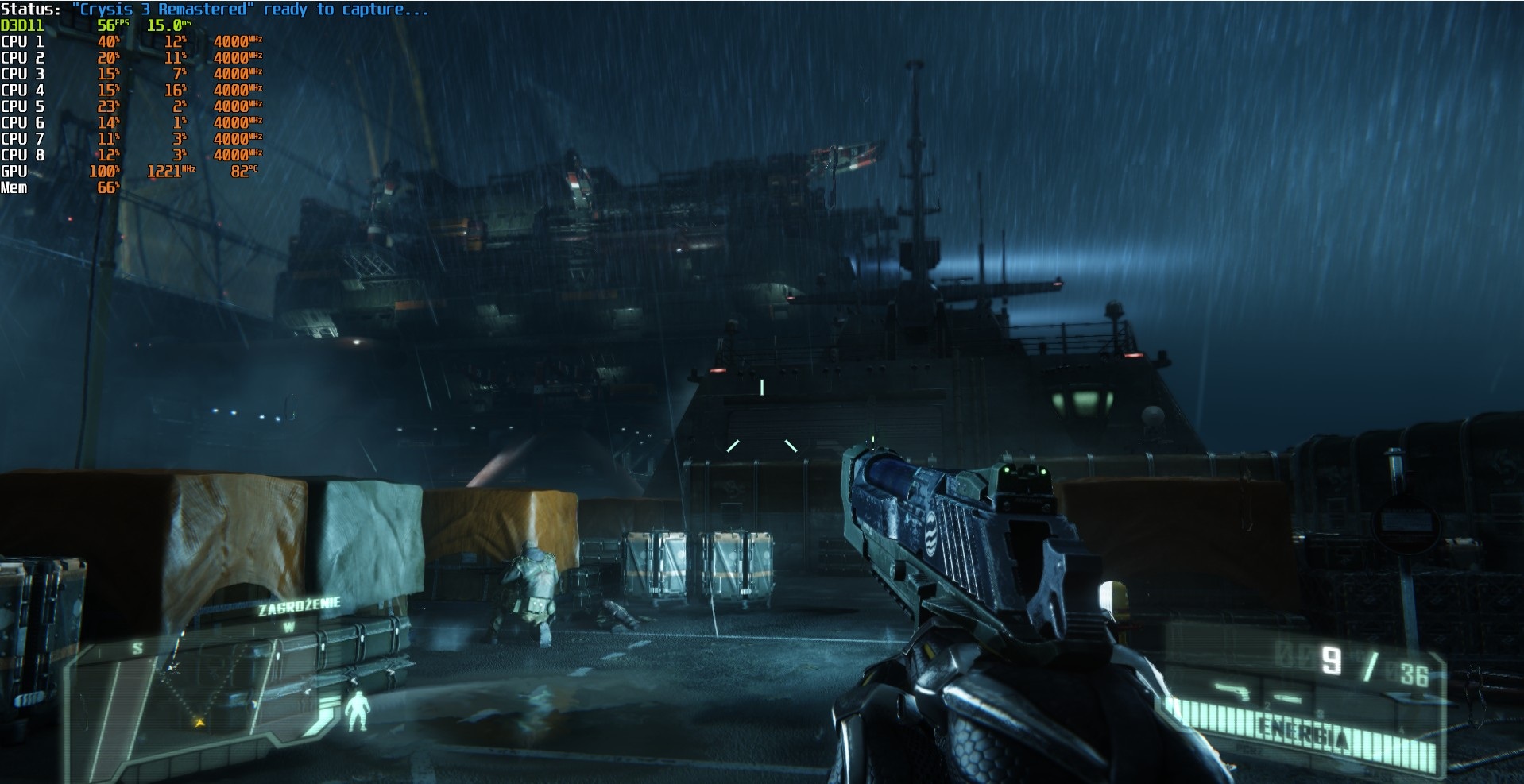Select the pistol weapon slot icon
The width and height of the screenshot is (1524, 784).
click(1232, 693)
